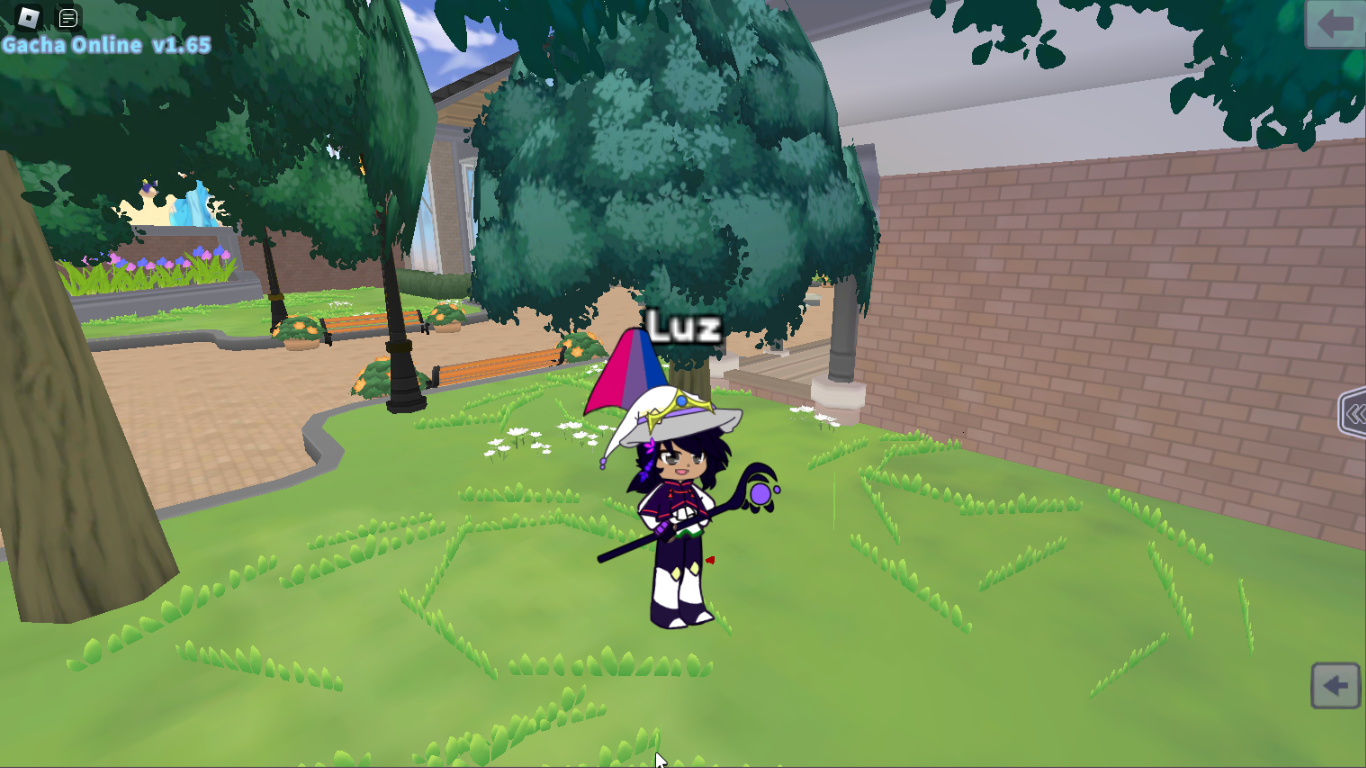Expand the hidden side panel with double chevrons

click(1355, 413)
